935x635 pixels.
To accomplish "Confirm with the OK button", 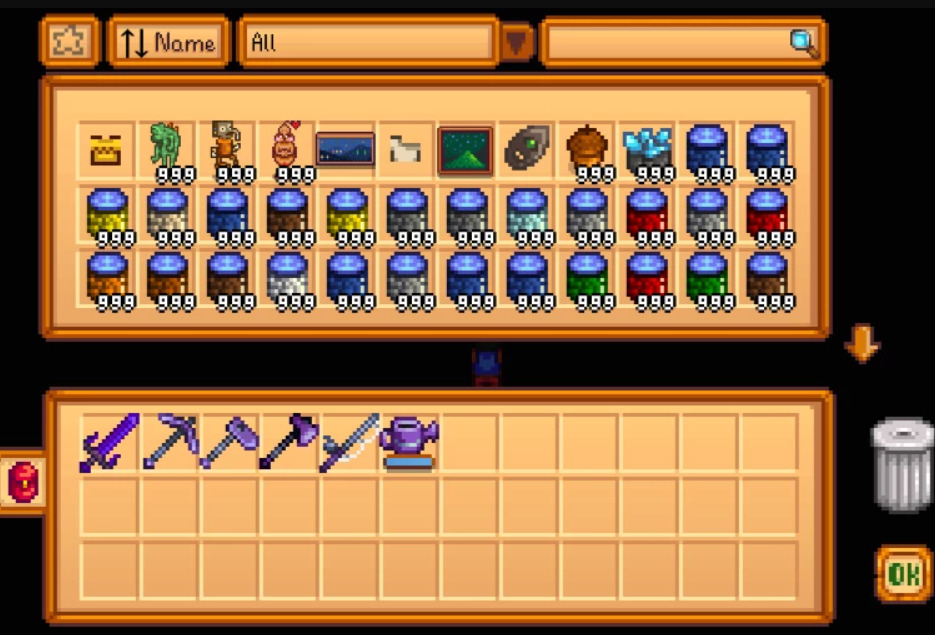I will (903, 573).
